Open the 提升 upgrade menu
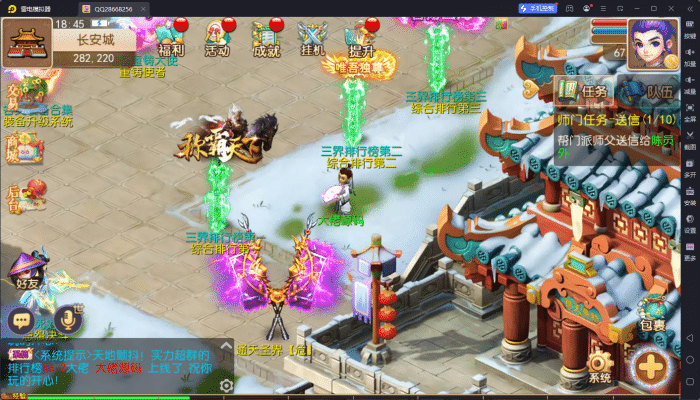 [361, 41]
